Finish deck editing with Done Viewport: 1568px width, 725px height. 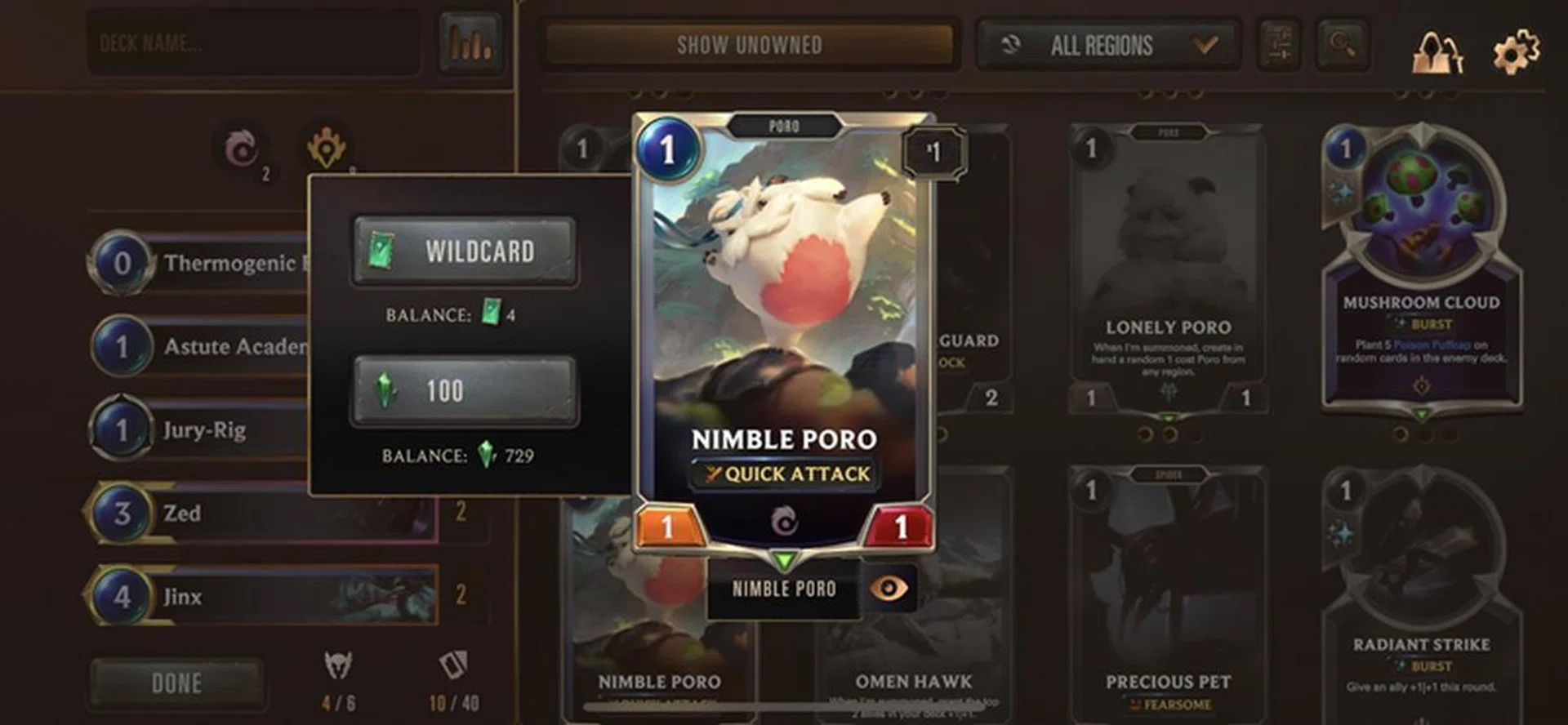(176, 683)
